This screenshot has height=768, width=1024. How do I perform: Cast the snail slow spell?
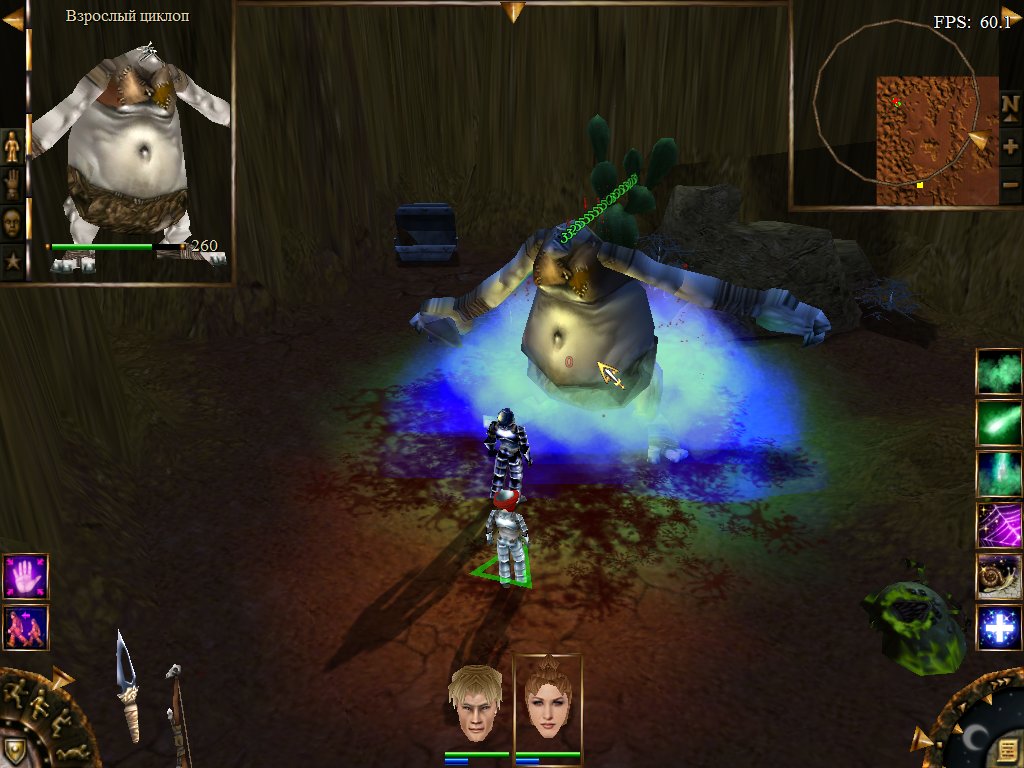(x=999, y=577)
